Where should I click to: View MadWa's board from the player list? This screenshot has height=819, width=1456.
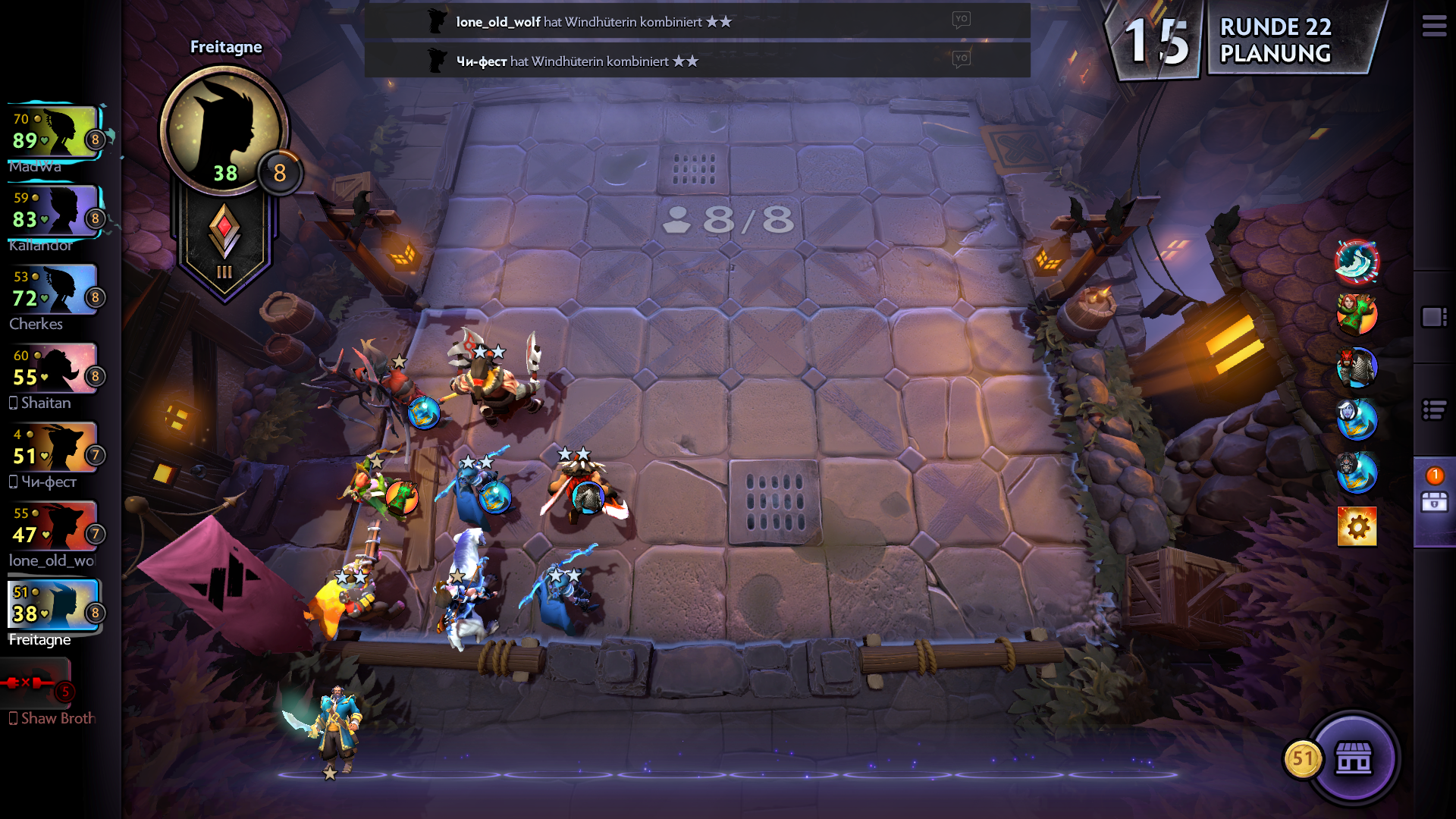(55, 133)
